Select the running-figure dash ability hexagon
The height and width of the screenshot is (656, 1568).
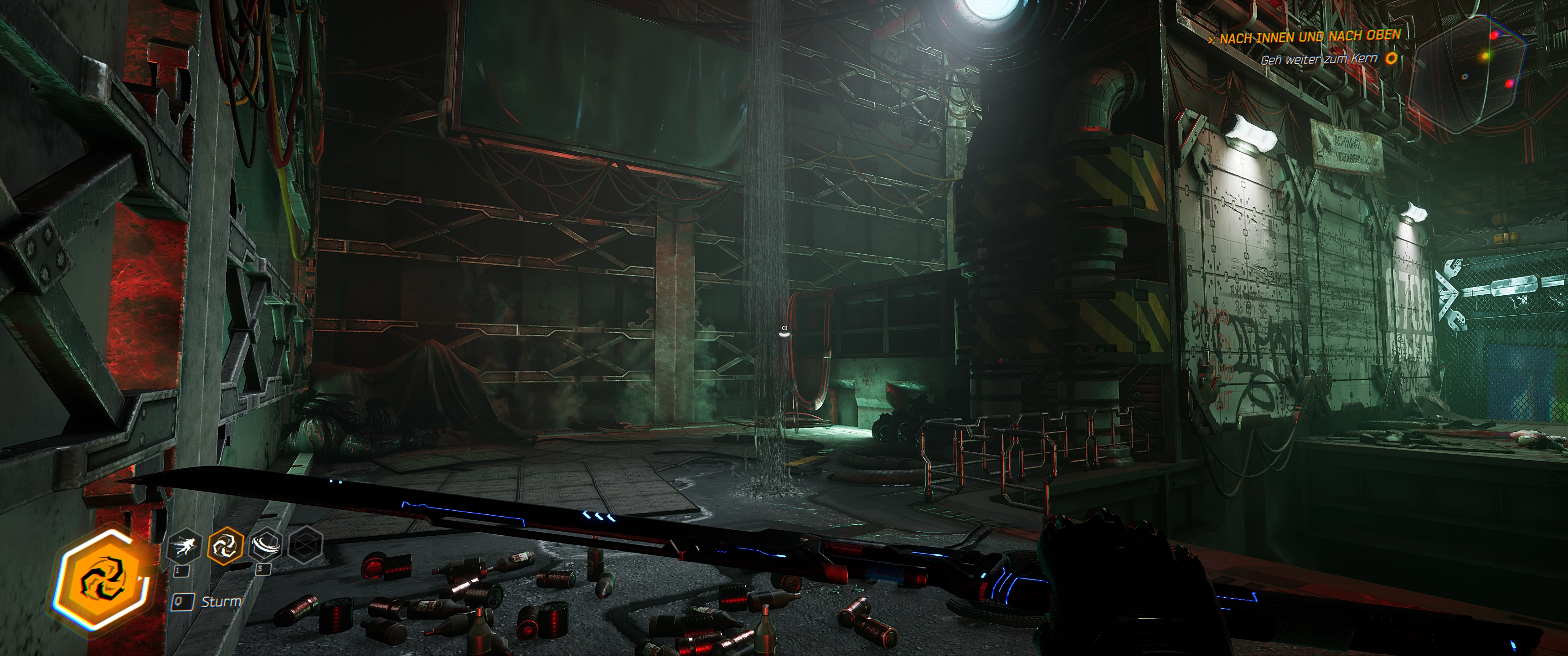pyautogui.click(x=183, y=546)
